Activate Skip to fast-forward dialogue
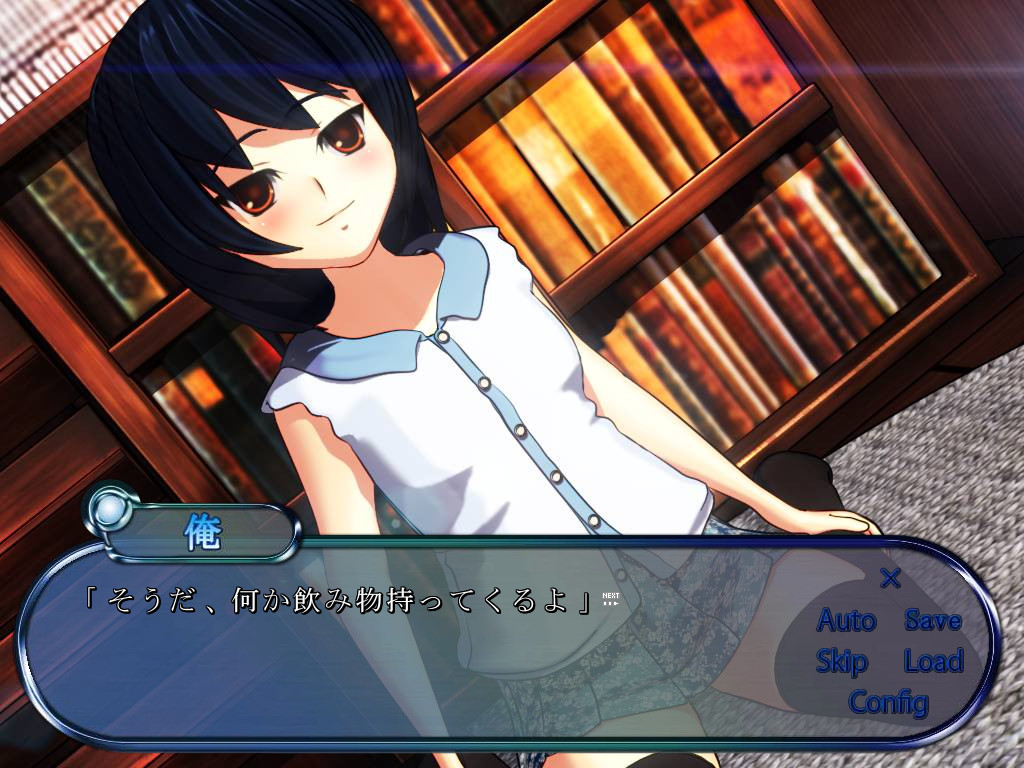Screen dimensions: 1024x768 [x=841, y=661]
